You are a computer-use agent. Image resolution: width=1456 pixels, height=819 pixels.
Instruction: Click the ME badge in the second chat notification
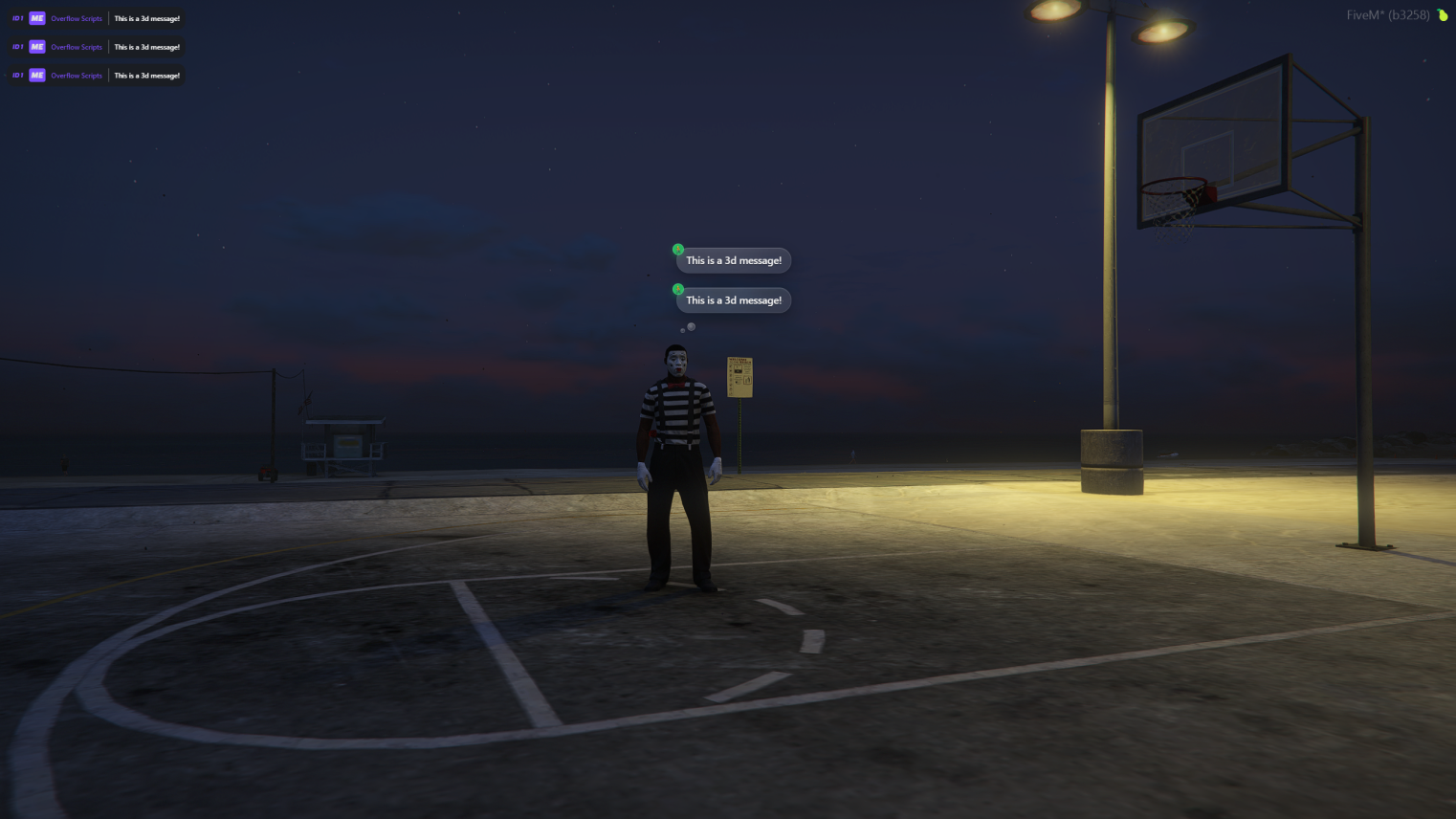(34, 46)
